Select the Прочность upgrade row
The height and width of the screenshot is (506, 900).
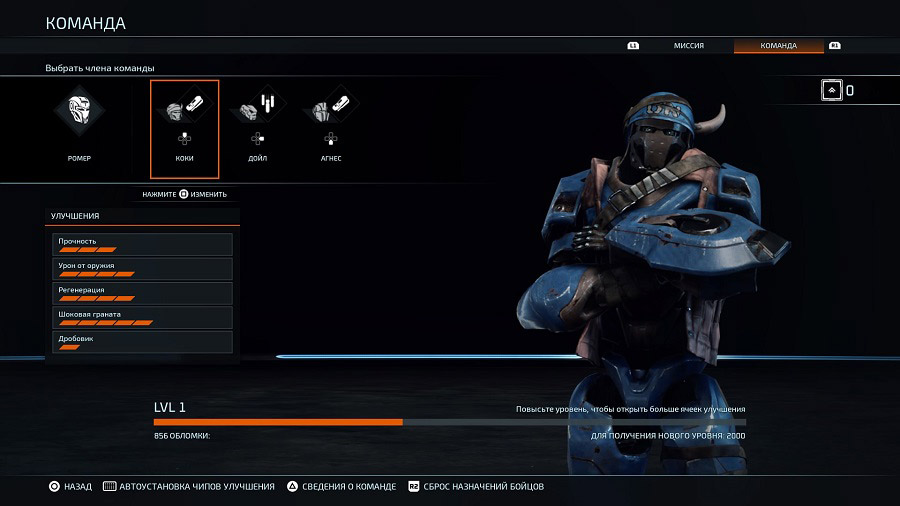(x=142, y=244)
